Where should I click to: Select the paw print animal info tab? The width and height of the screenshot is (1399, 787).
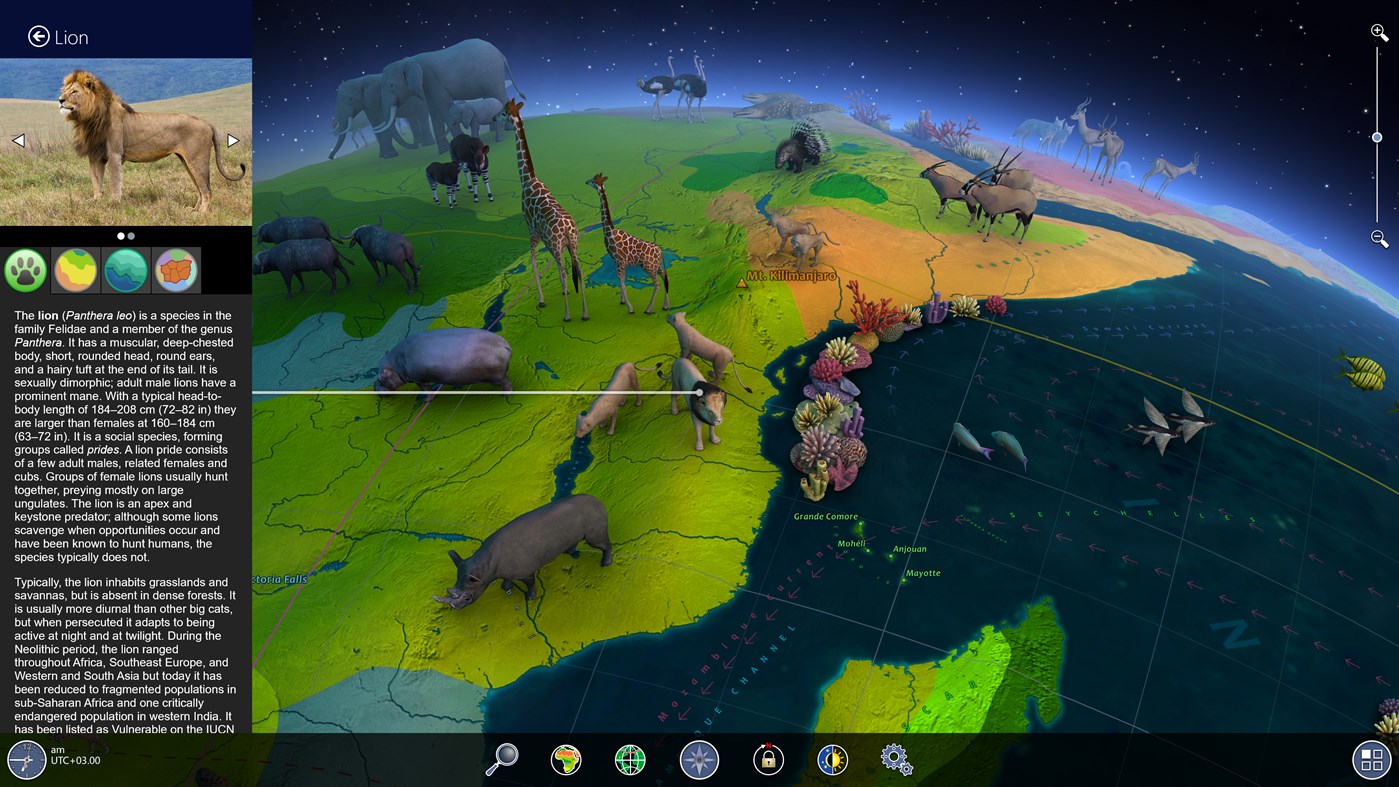coord(25,270)
